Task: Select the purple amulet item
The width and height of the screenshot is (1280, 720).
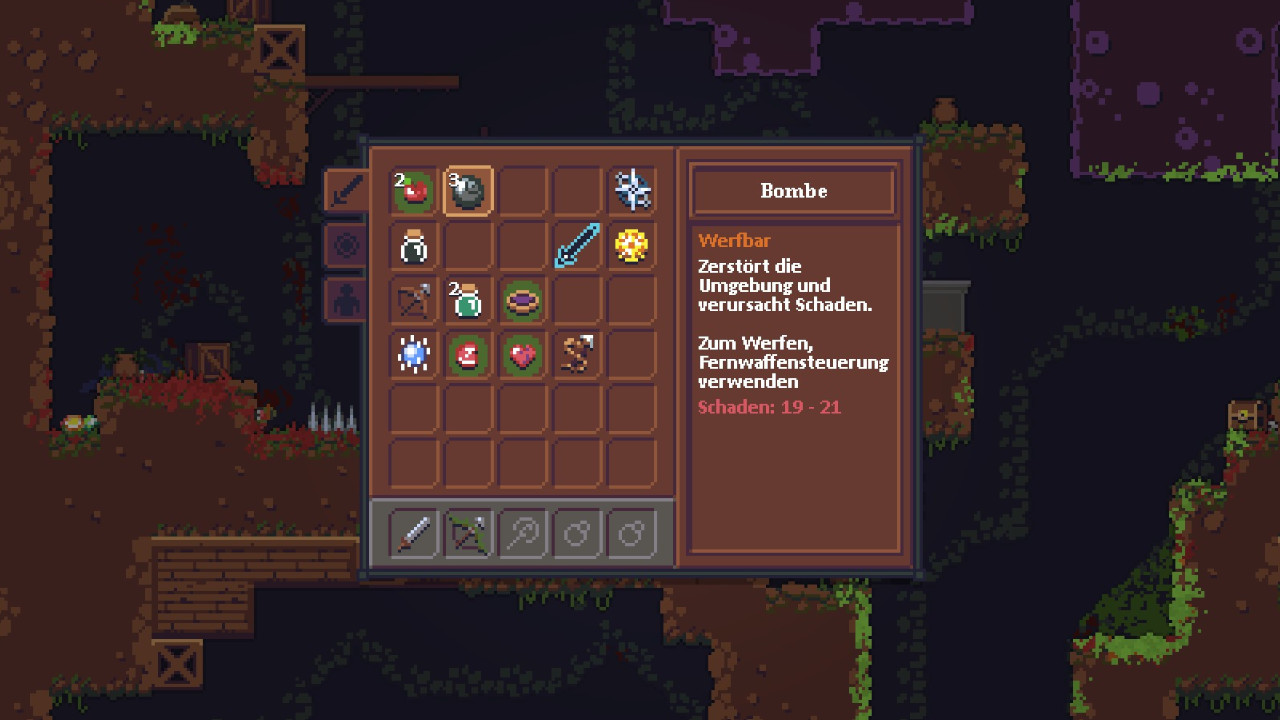Action: [522, 300]
